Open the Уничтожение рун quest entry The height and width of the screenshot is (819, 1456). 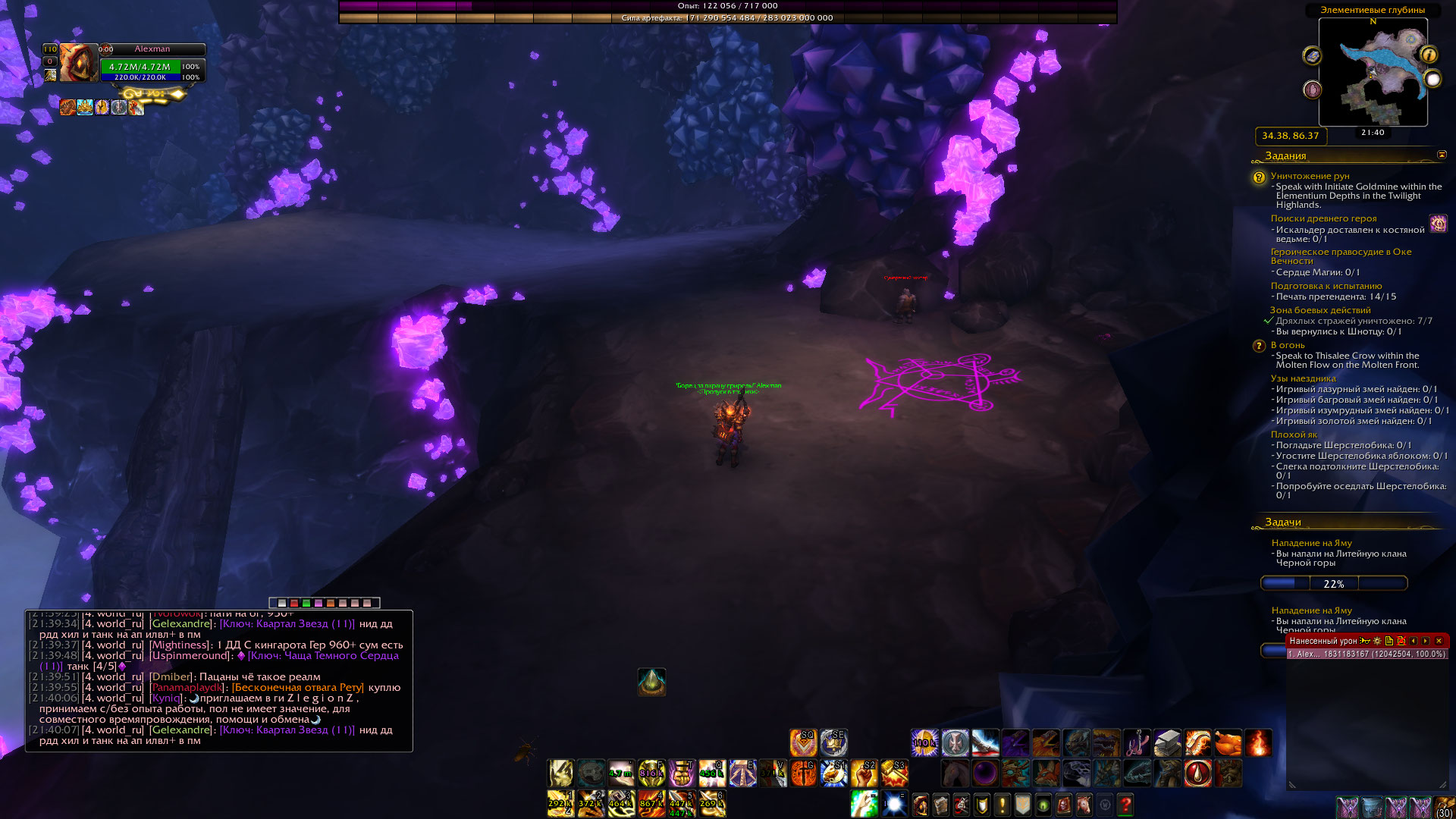tap(1310, 176)
